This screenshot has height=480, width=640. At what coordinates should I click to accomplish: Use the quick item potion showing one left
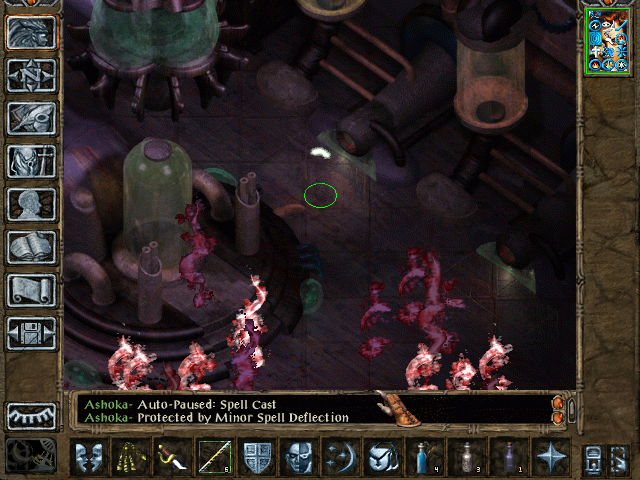(509, 457)
